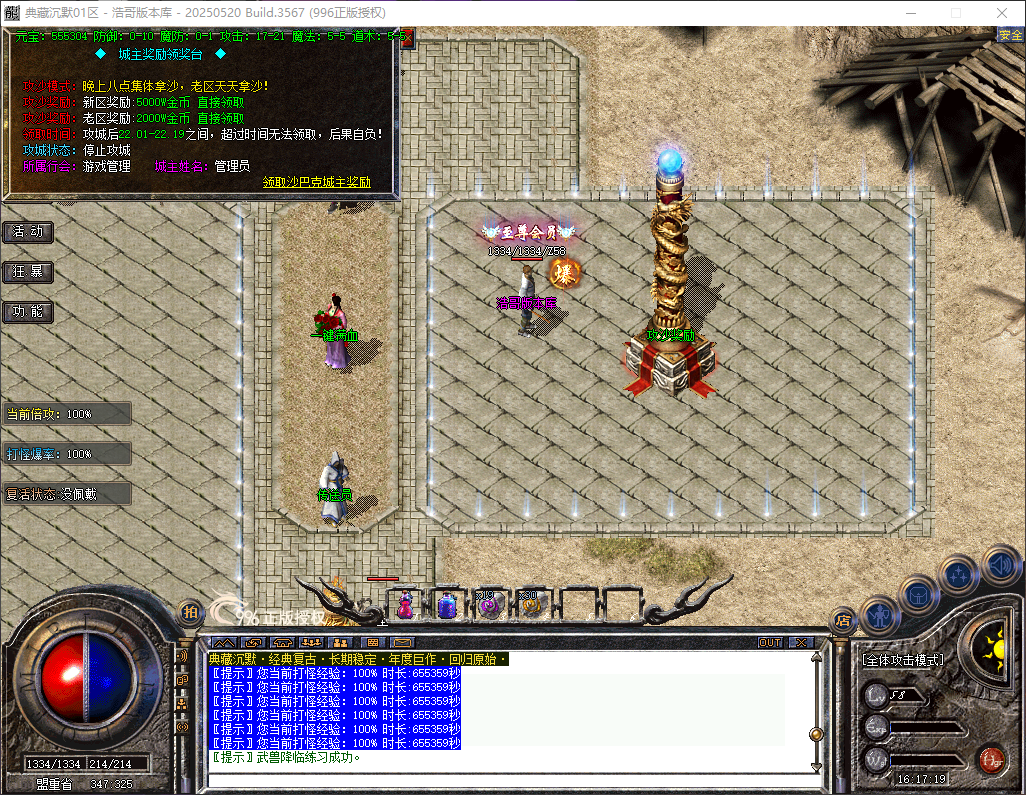Click the OUT button above chat

(769, 642)
